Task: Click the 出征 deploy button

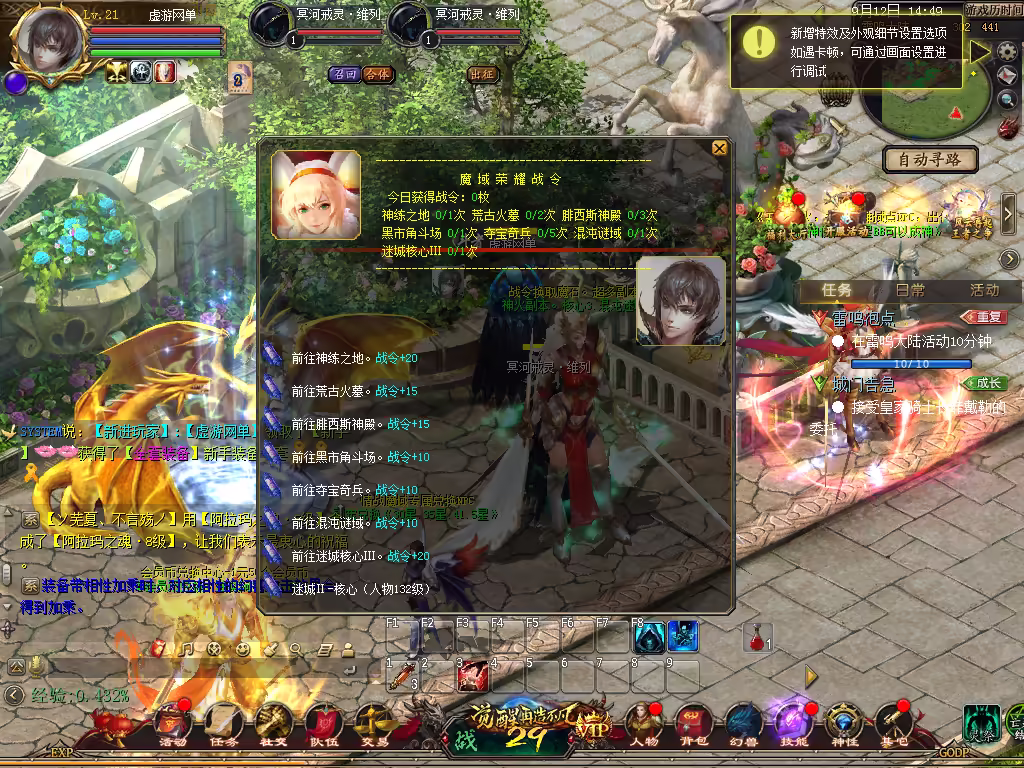Action: pyautogui.click(x=482, y=74)
